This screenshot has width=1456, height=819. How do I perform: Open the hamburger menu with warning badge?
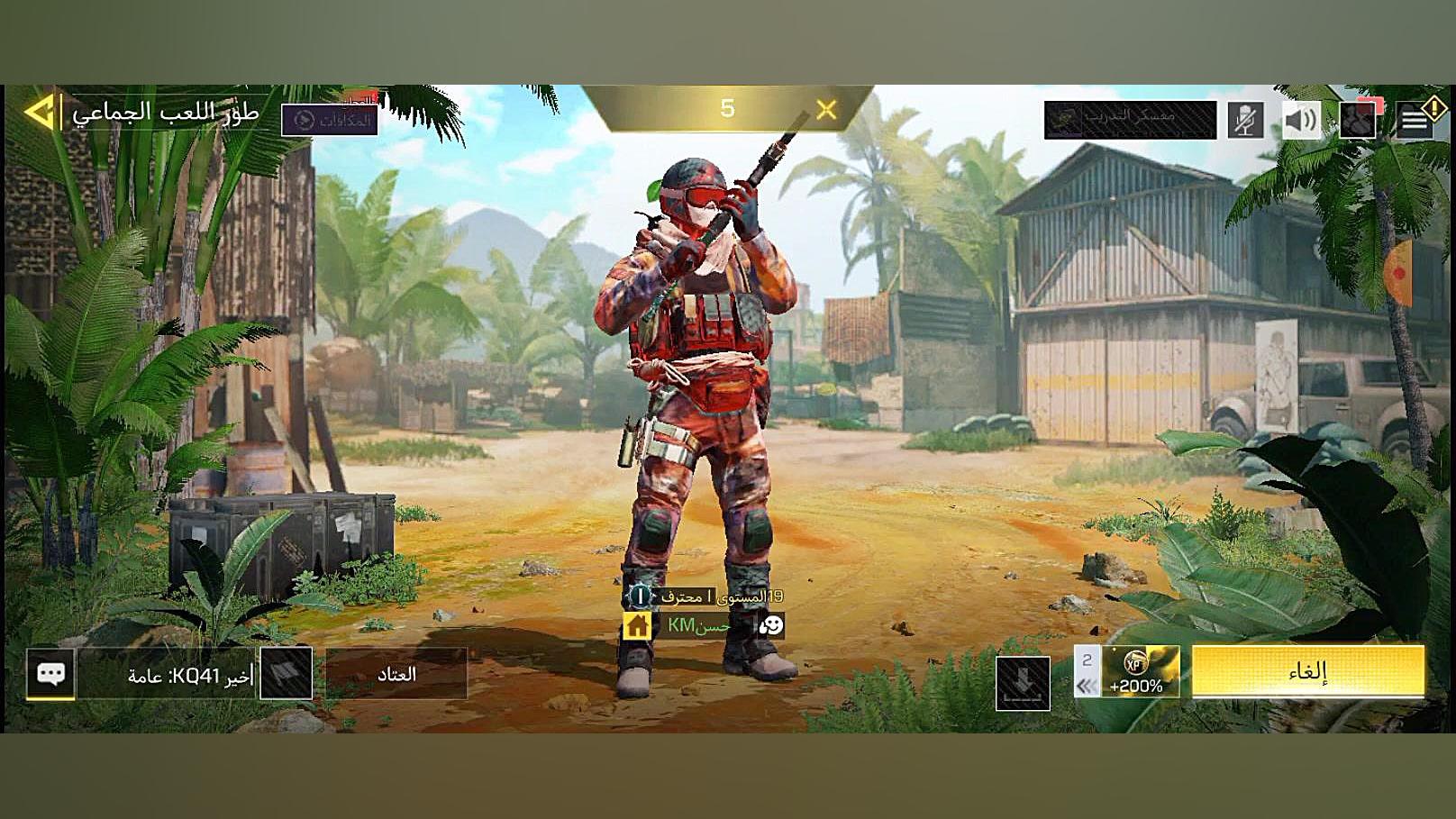1416,118
